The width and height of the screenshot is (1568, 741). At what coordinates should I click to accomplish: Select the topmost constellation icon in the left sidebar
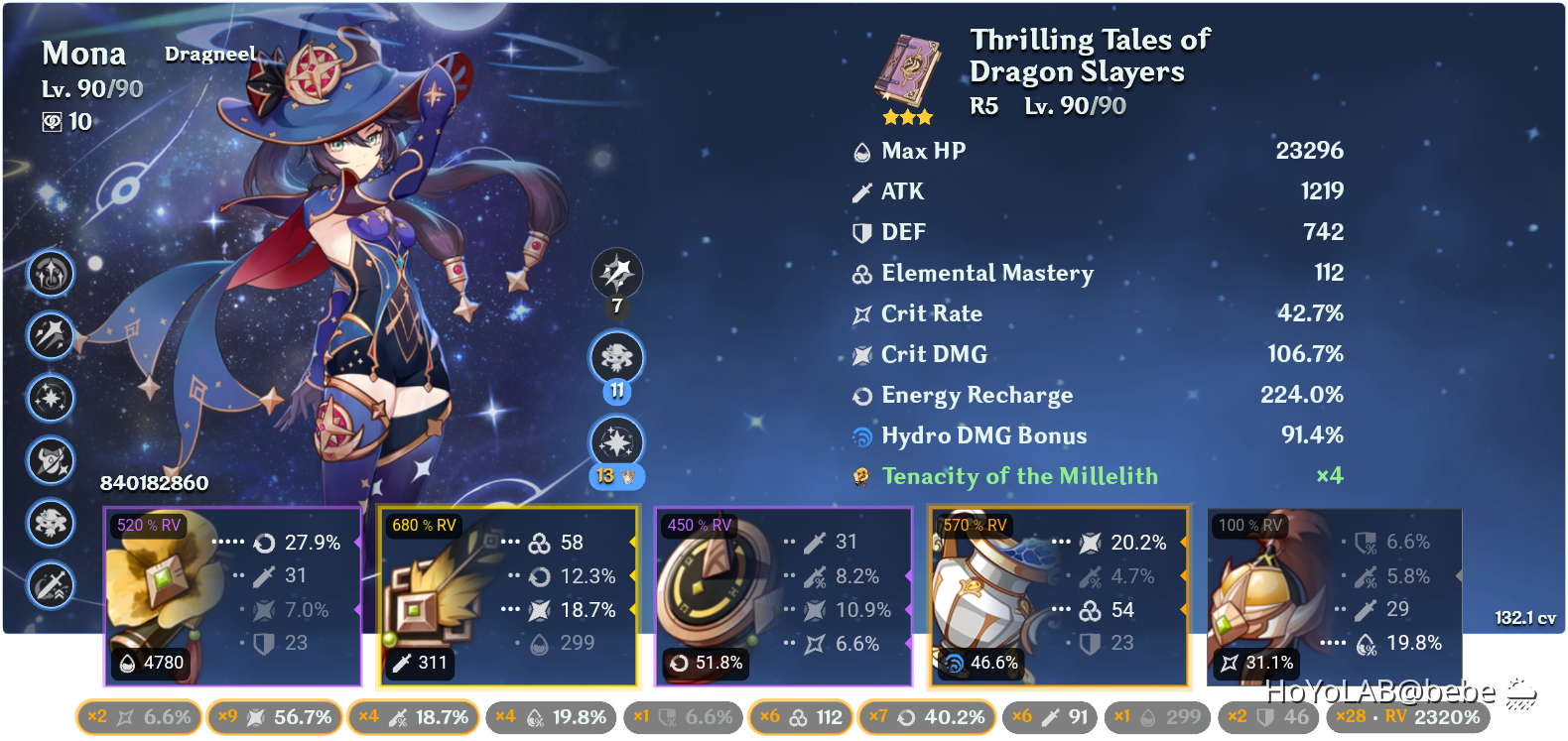point(51,275)
